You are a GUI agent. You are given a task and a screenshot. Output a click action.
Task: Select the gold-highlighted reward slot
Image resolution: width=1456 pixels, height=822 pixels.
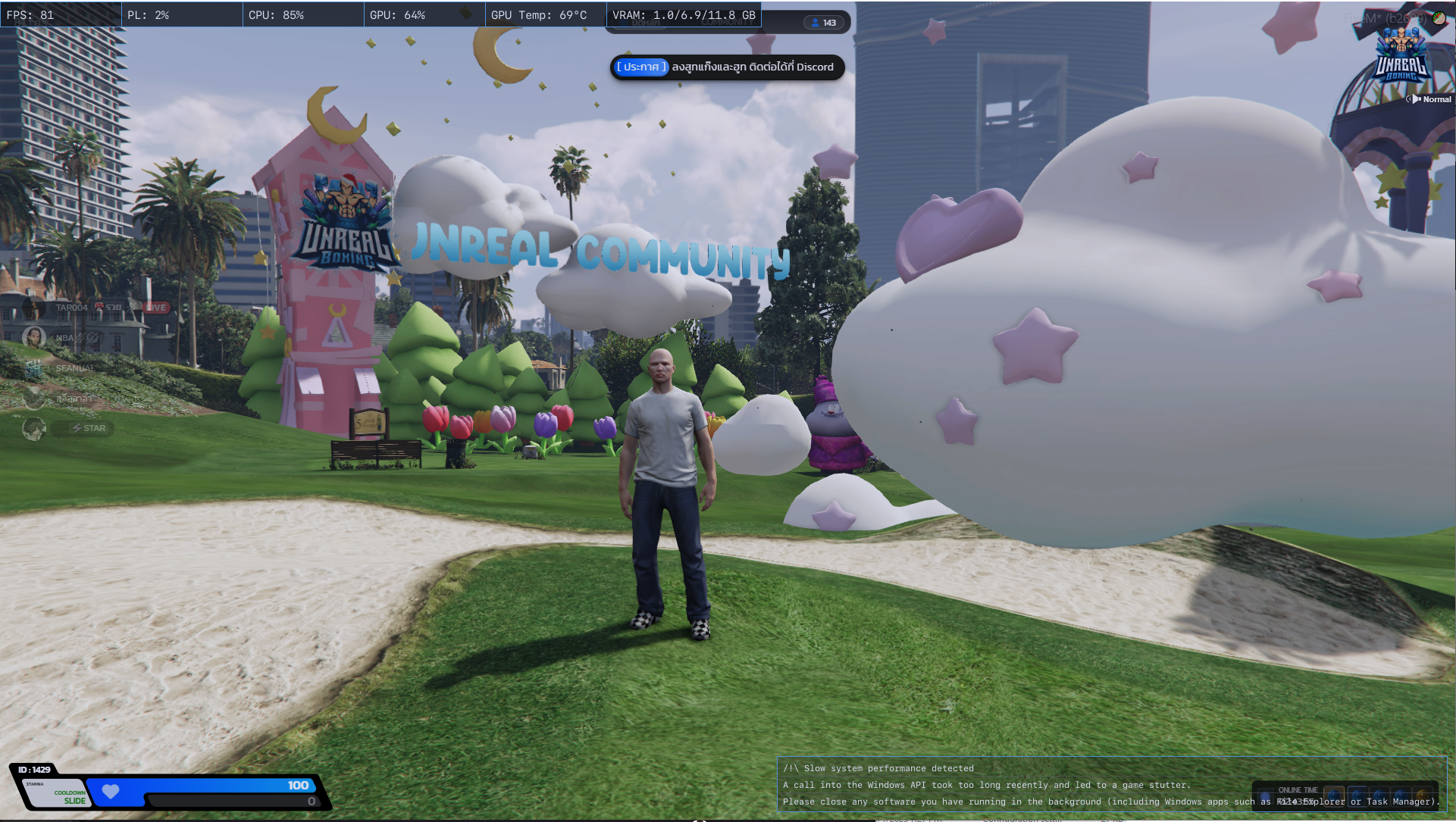click(x=1333, y=797)
